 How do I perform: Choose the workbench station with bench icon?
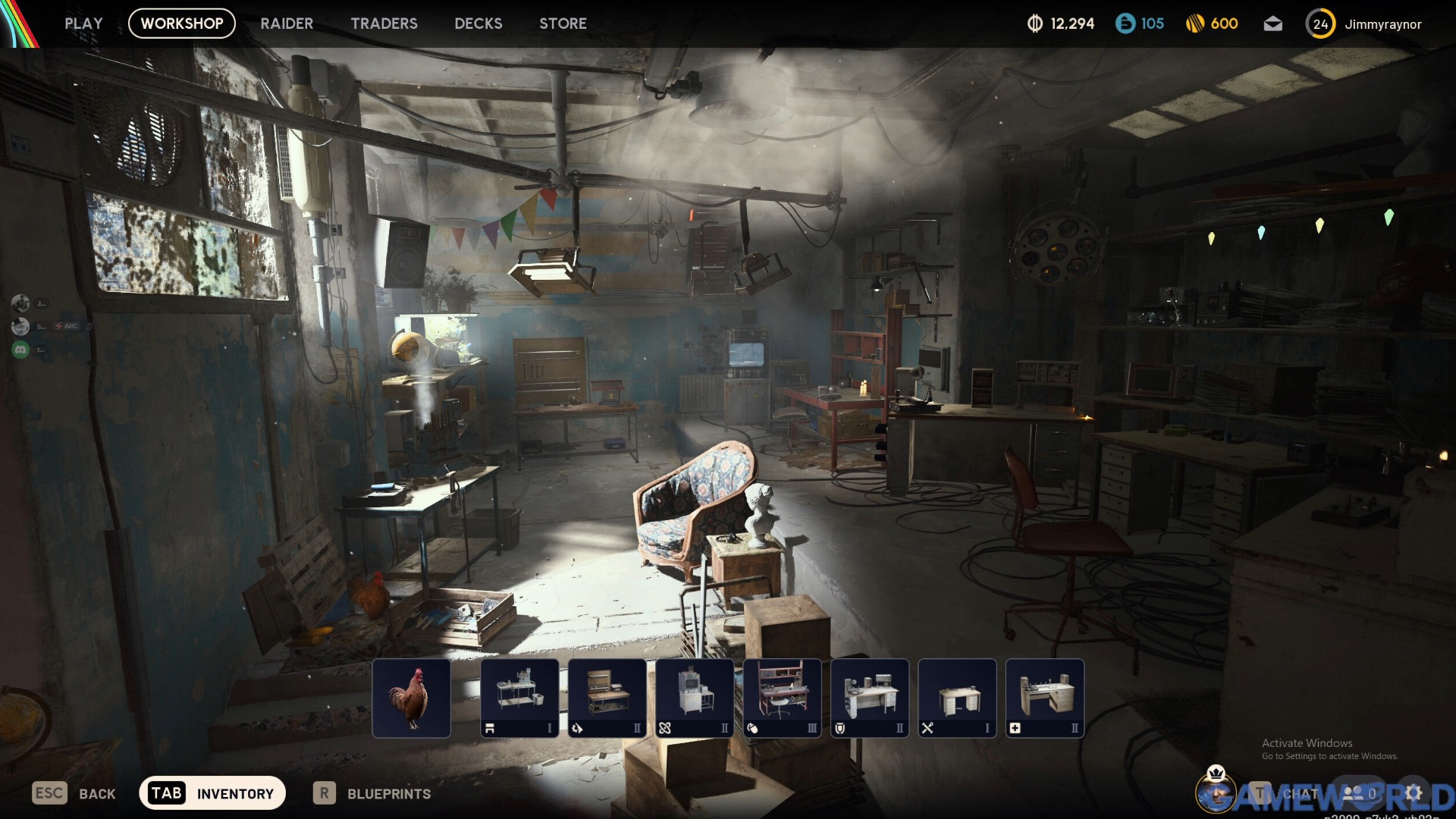pos(519,698)
